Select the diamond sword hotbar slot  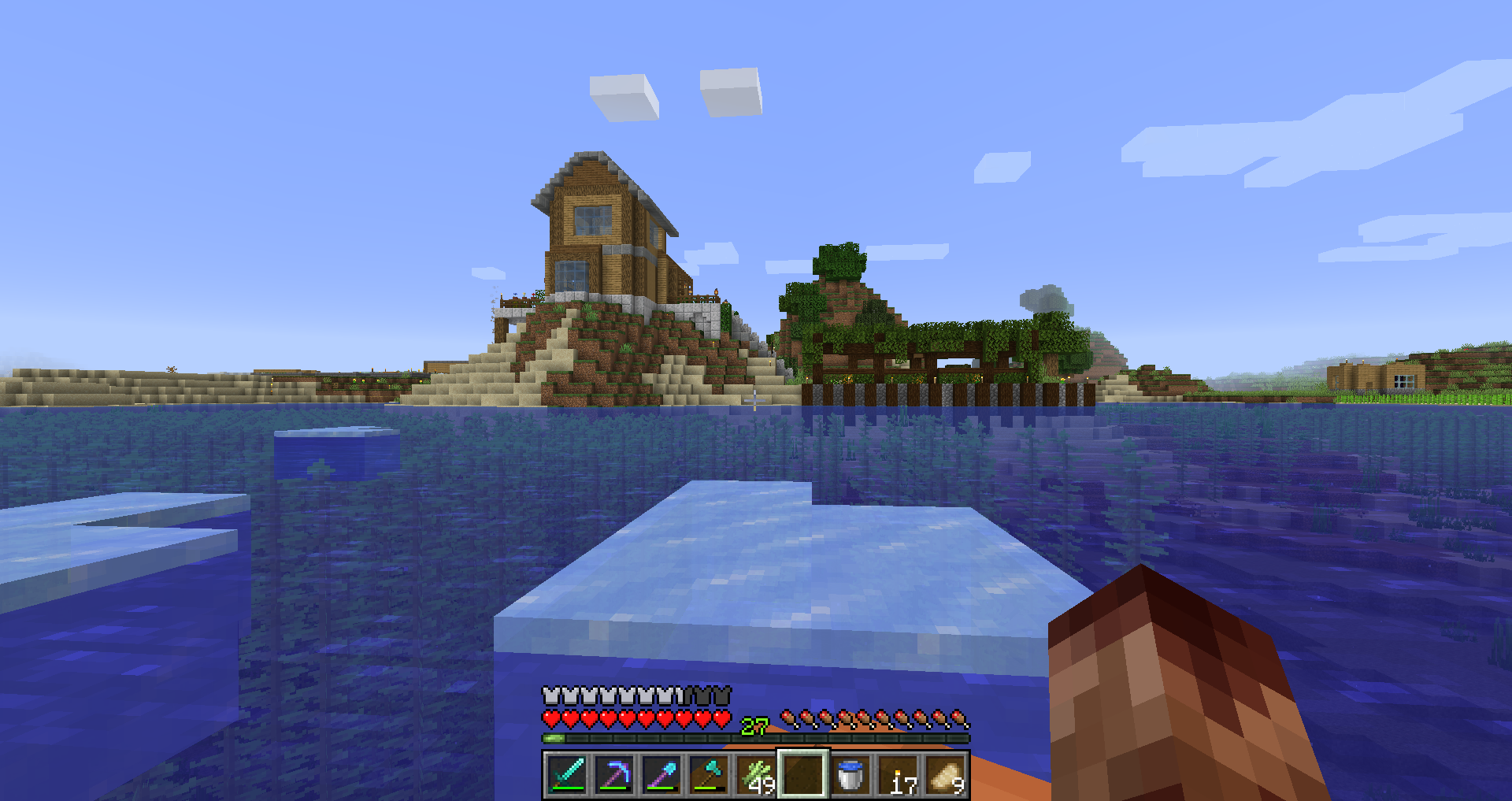point(566,775)
